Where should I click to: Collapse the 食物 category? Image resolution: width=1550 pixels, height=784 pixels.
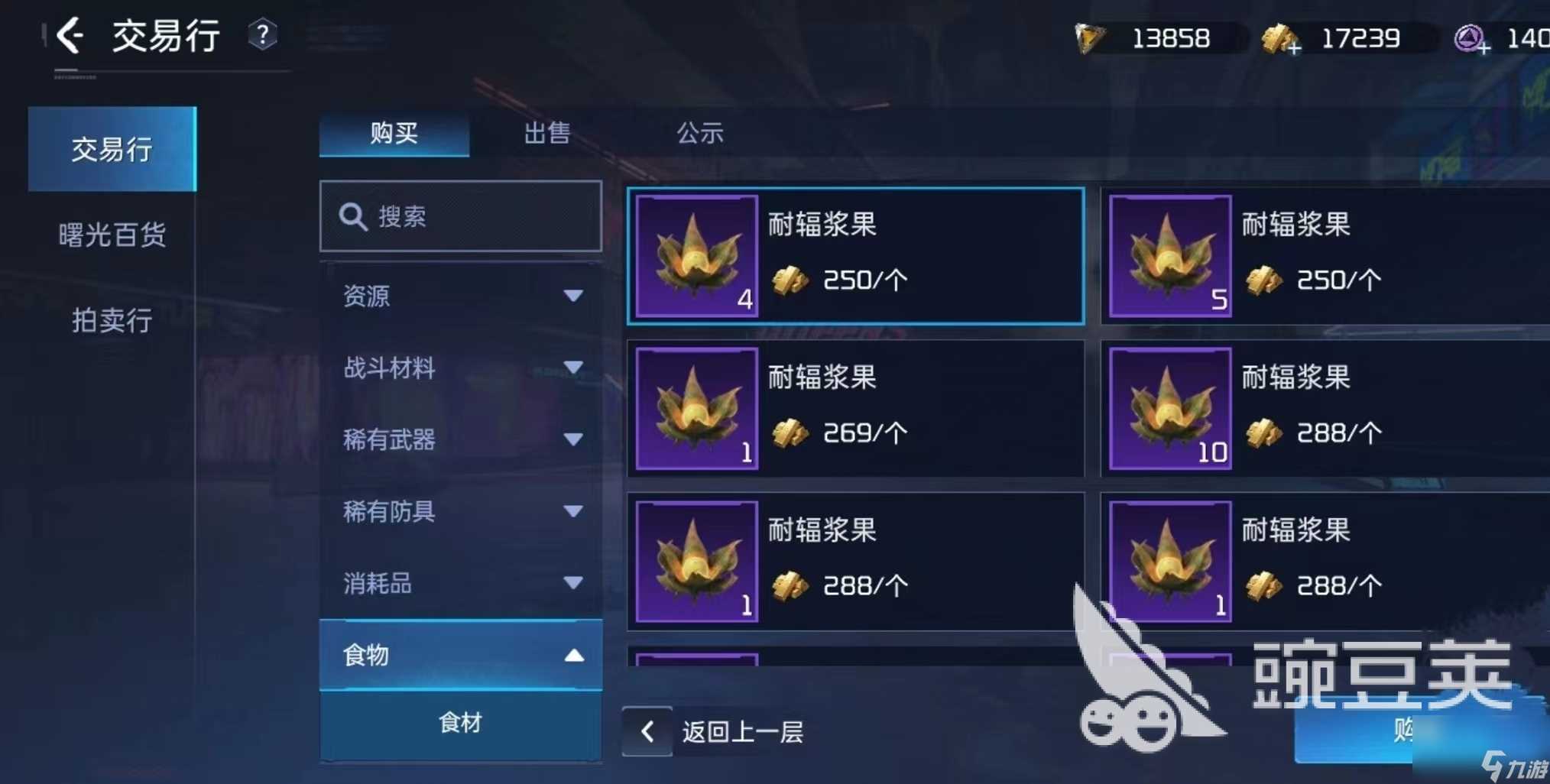(459, 656)
